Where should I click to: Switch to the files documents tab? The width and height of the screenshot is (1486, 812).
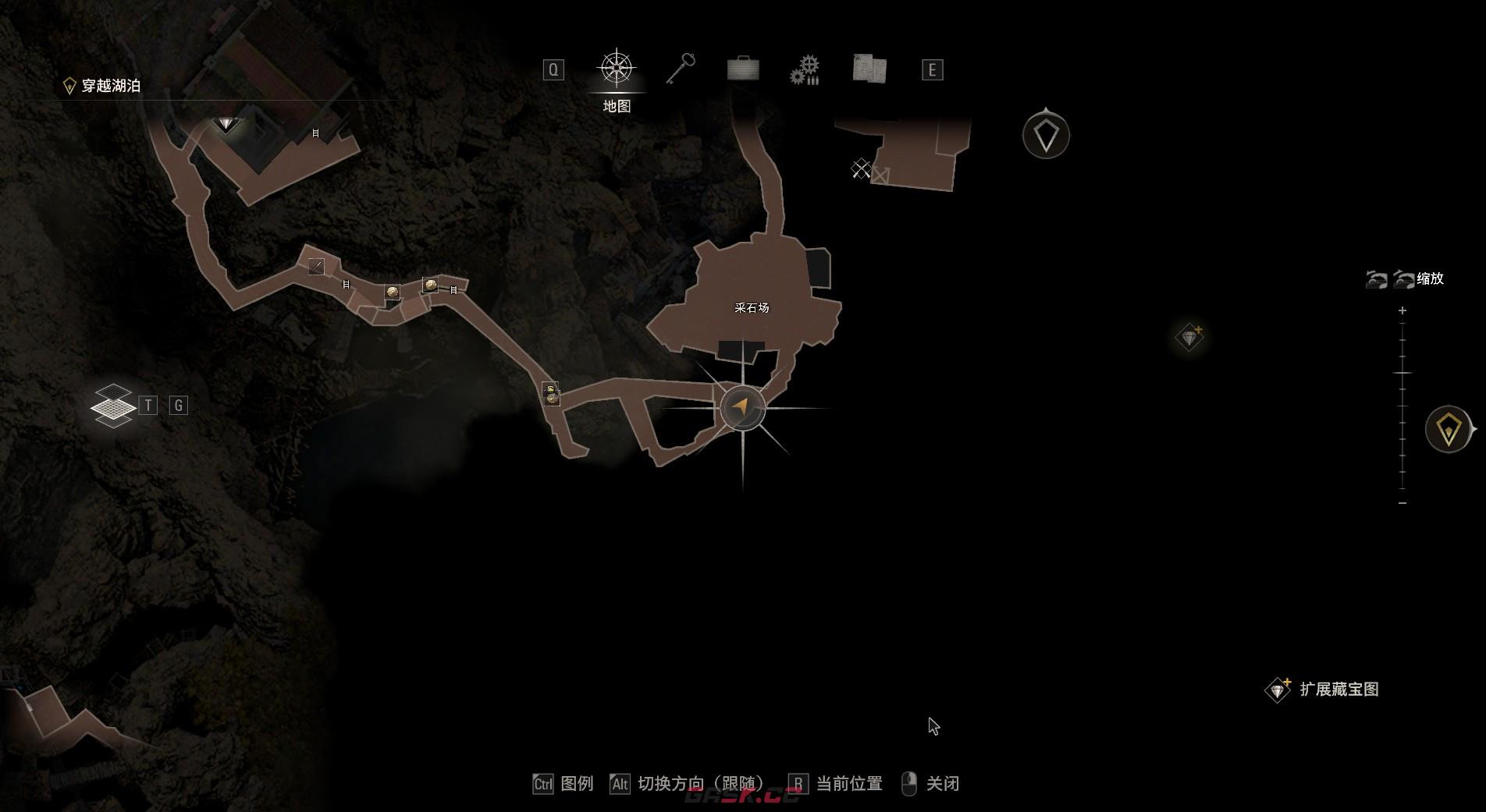point(869,69)
